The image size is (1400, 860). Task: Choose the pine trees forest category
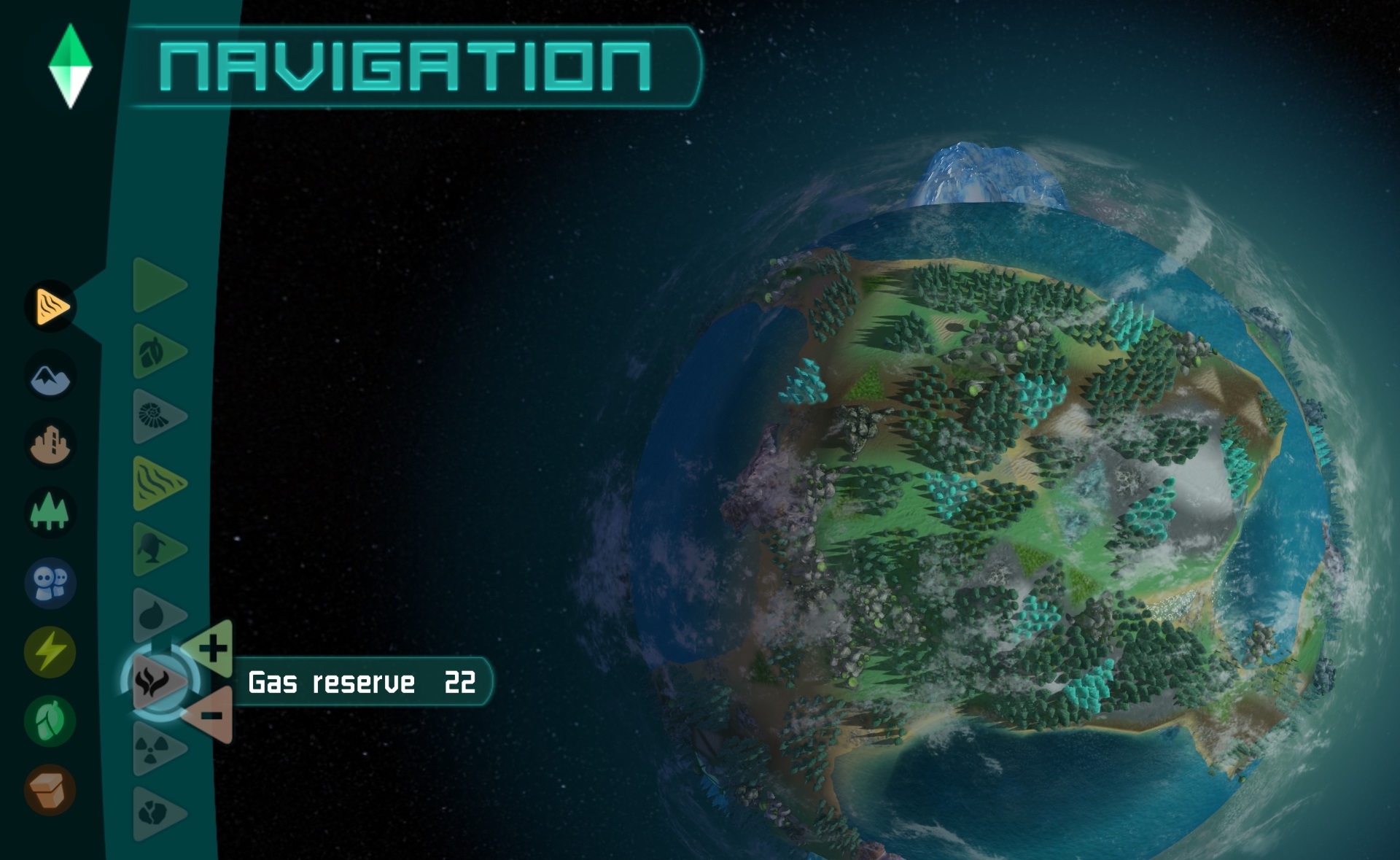pyautogui.click(x=50, y=511)
